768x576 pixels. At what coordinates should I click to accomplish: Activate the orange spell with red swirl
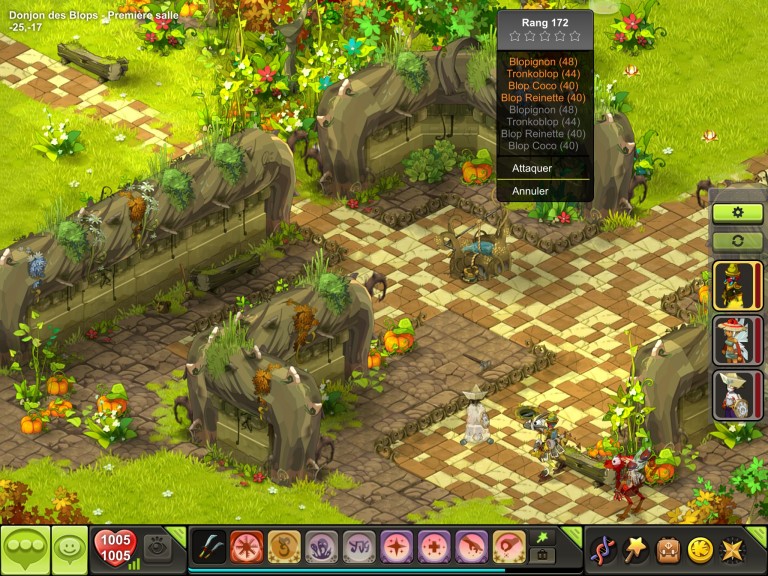pyautogui.click(x=509, y=547)
